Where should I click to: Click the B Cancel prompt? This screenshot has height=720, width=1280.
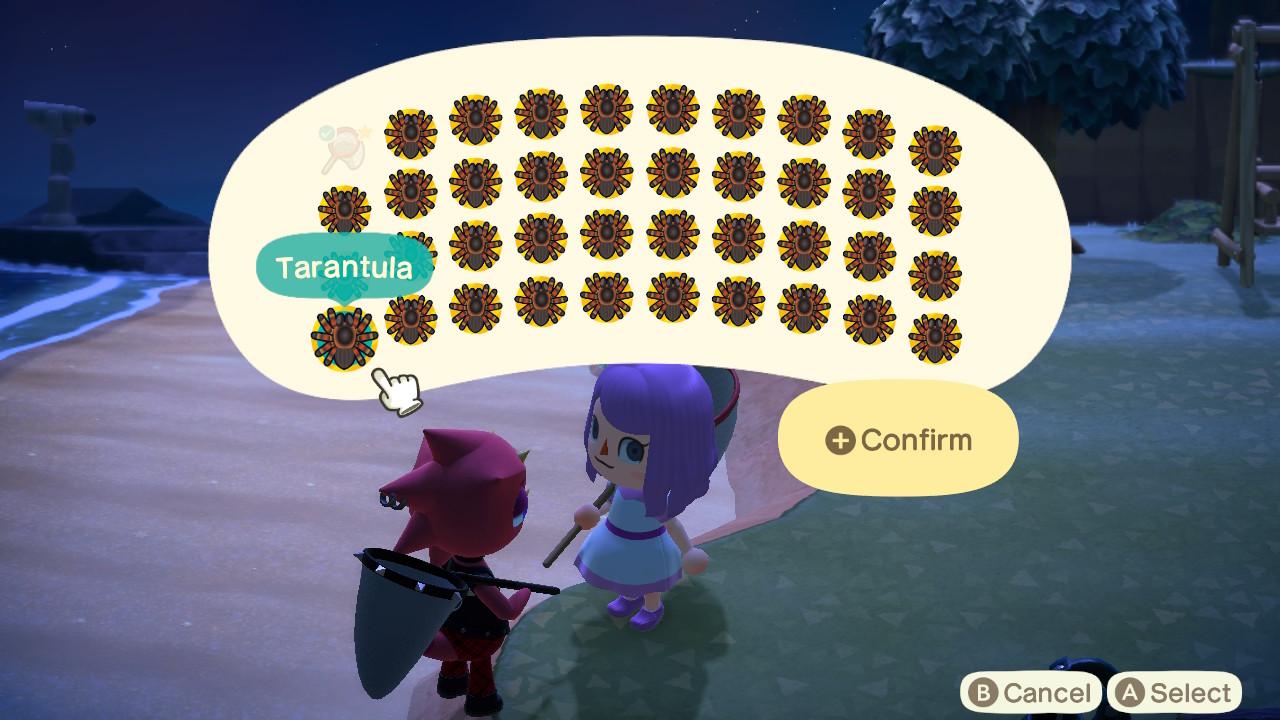(x=1032, y=691)
